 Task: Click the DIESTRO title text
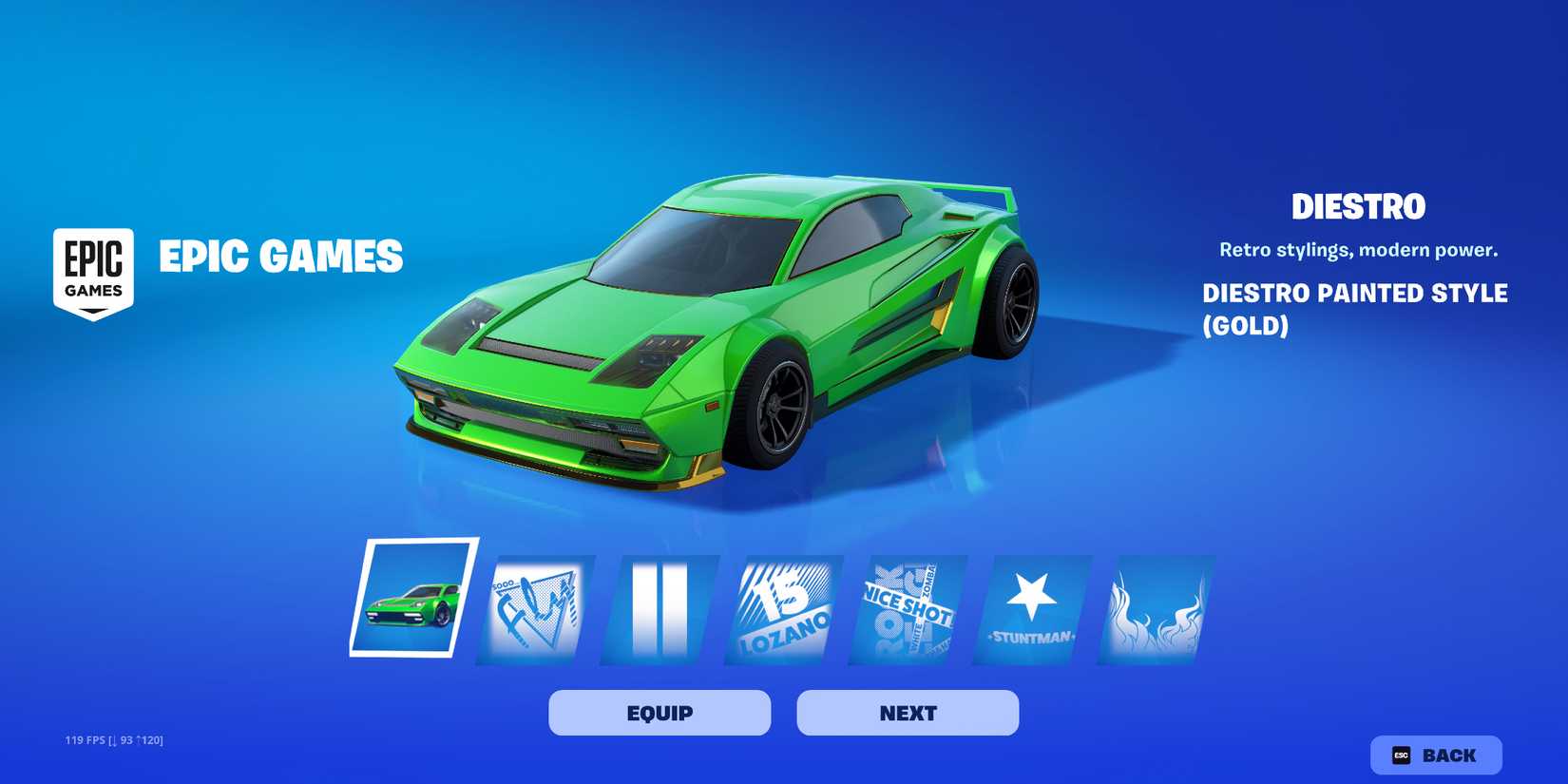pyautogui.click(x=1359, y=206)
